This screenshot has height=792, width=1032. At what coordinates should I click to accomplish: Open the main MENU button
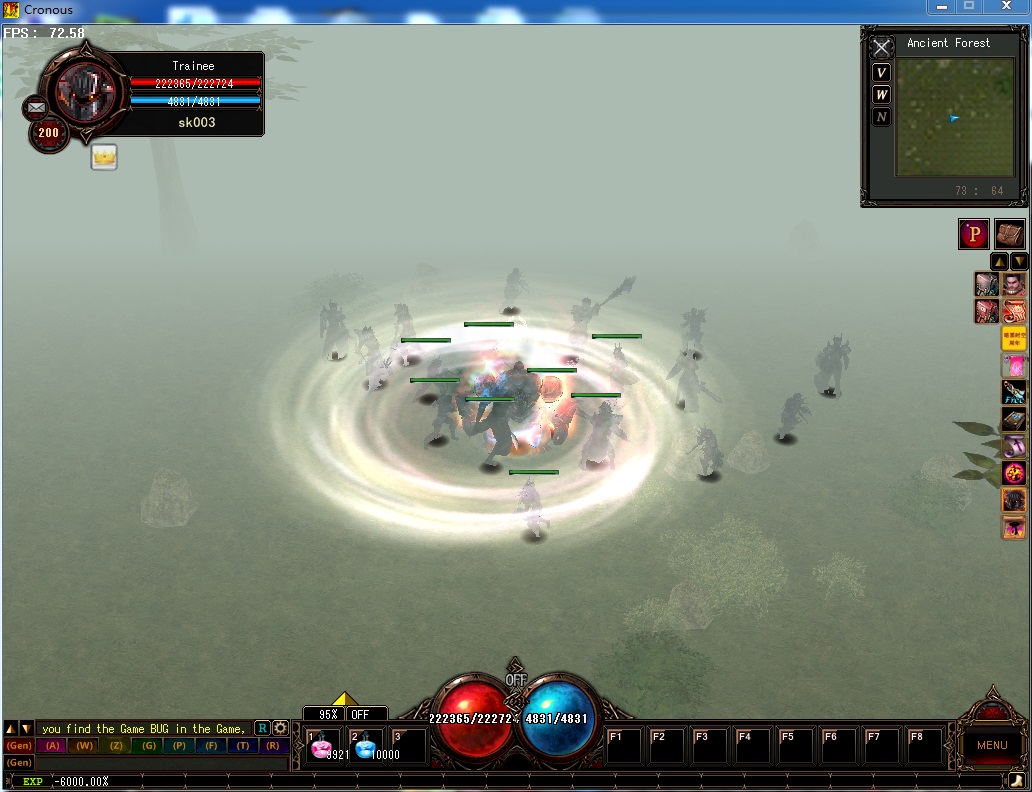pos(991,745)
